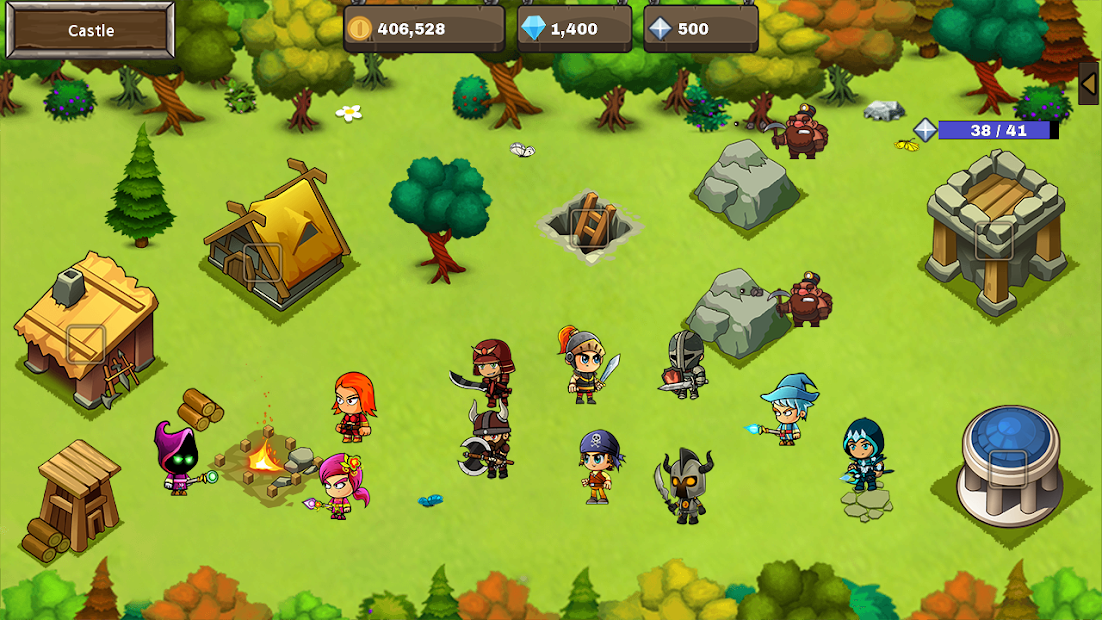Image resolution: width=1102 pixels, height=620 pixels.
Task: Expand the side panel arrow tab
Action: (x=1088, y=84)
